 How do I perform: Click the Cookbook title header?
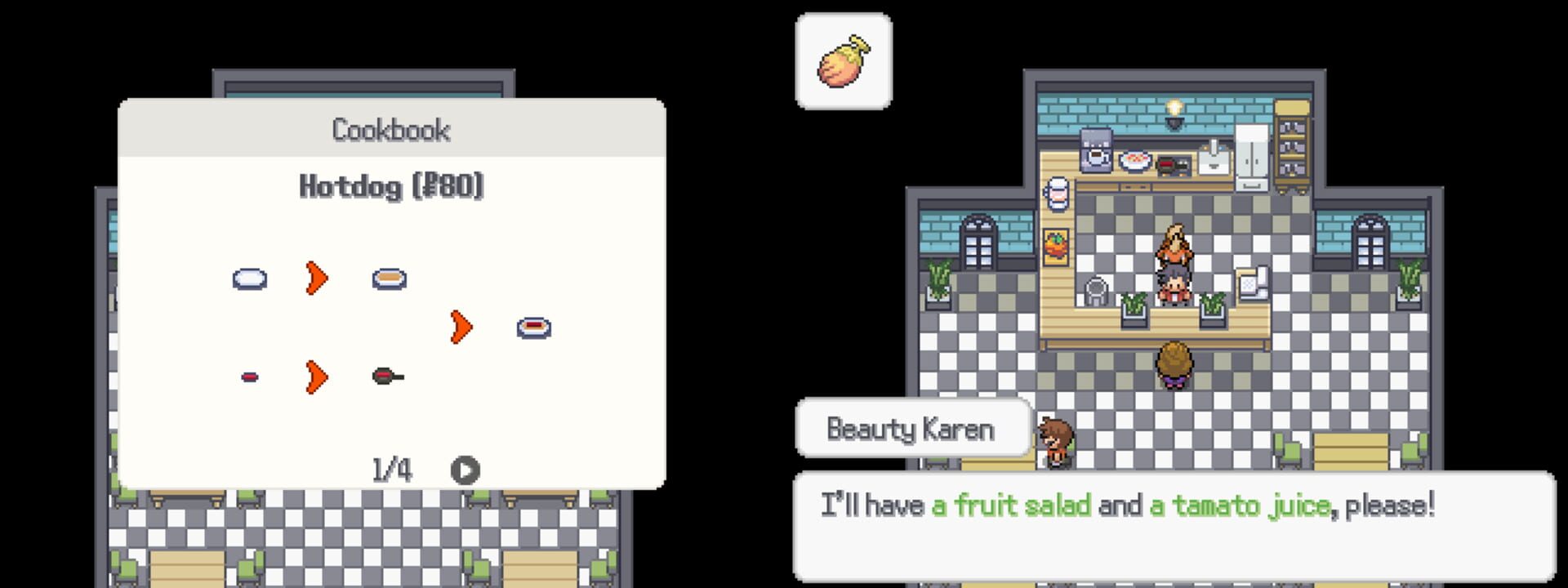coord(390,129)
